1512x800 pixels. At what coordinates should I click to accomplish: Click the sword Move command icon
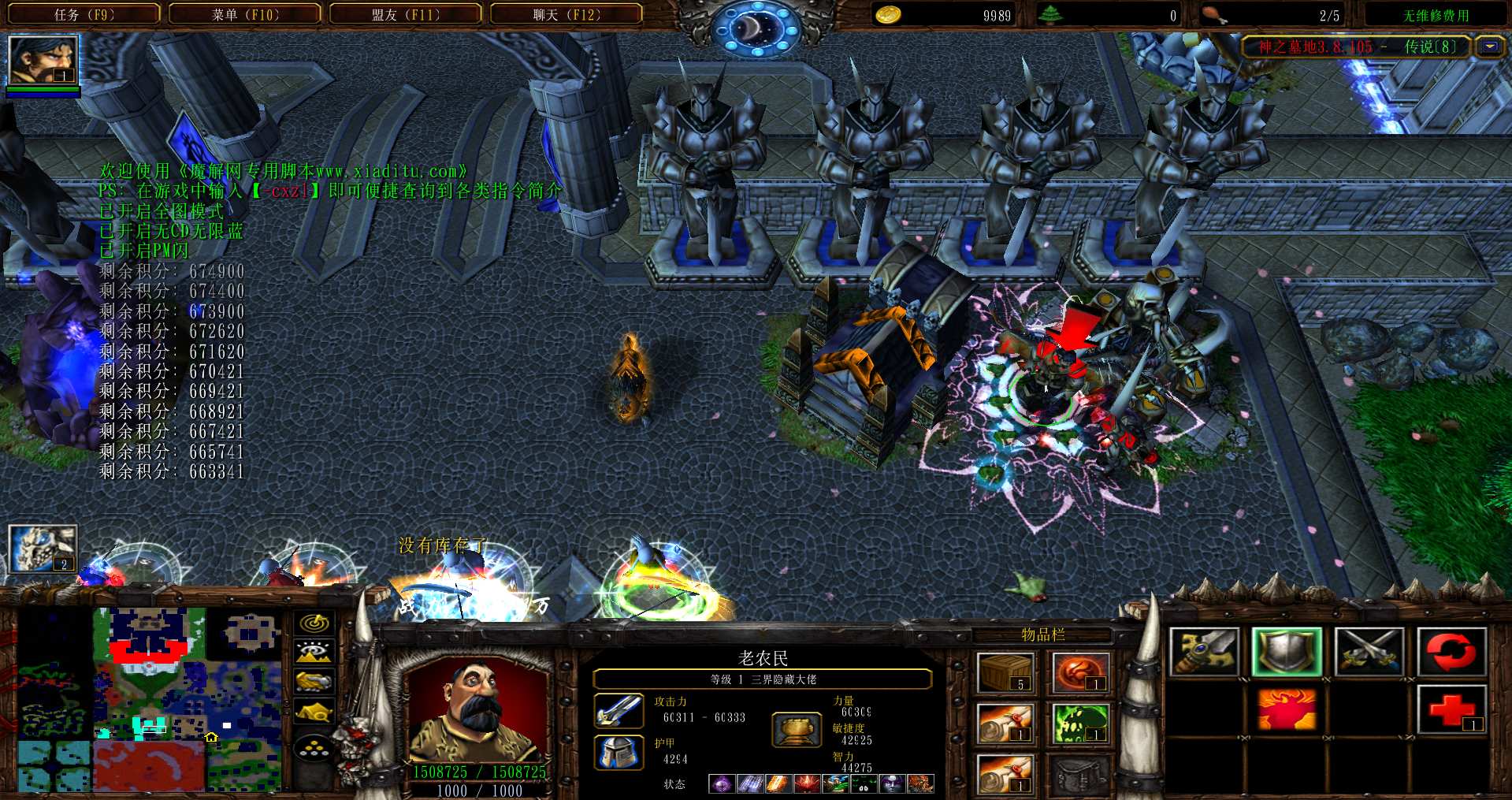(1204, 653)
